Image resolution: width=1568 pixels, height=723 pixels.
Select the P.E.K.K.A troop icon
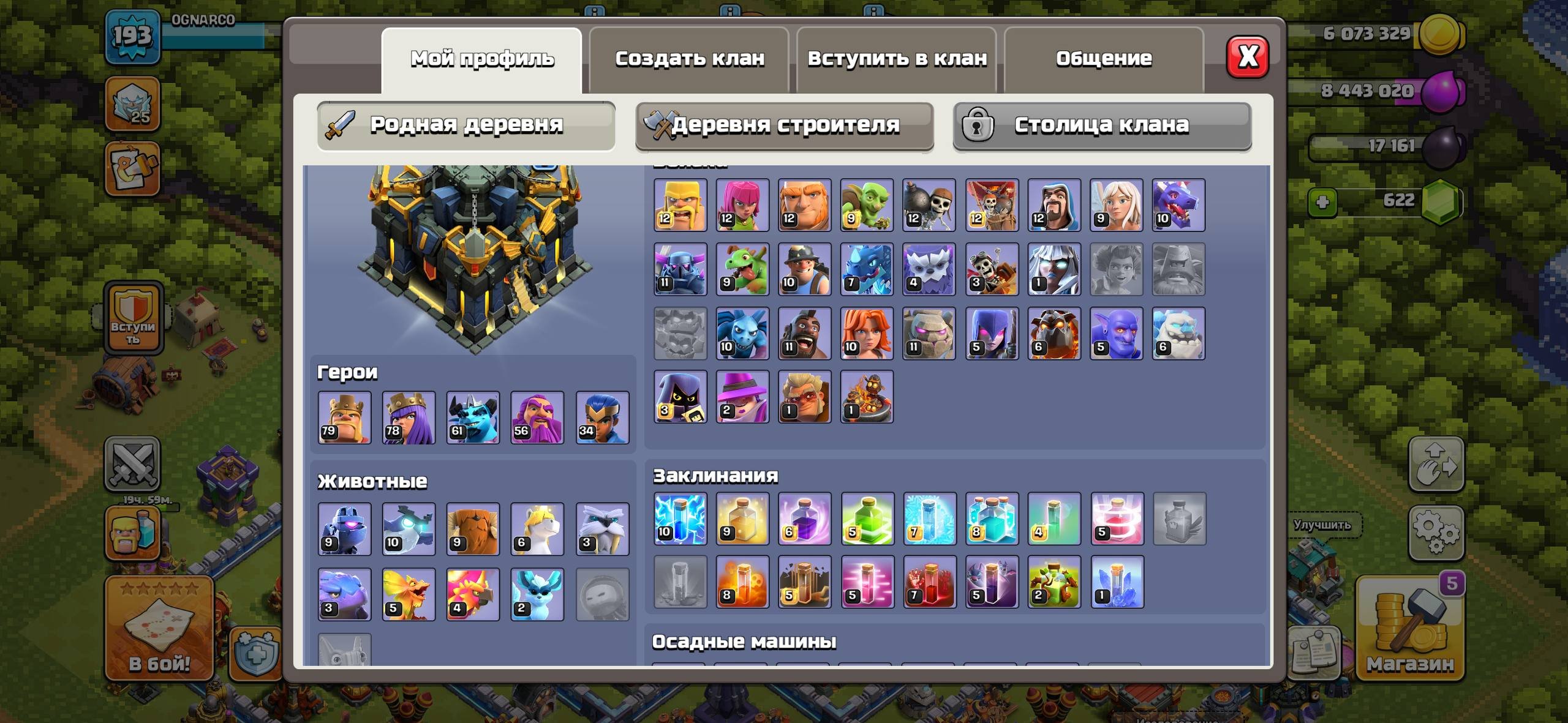[x=680, y=269]
